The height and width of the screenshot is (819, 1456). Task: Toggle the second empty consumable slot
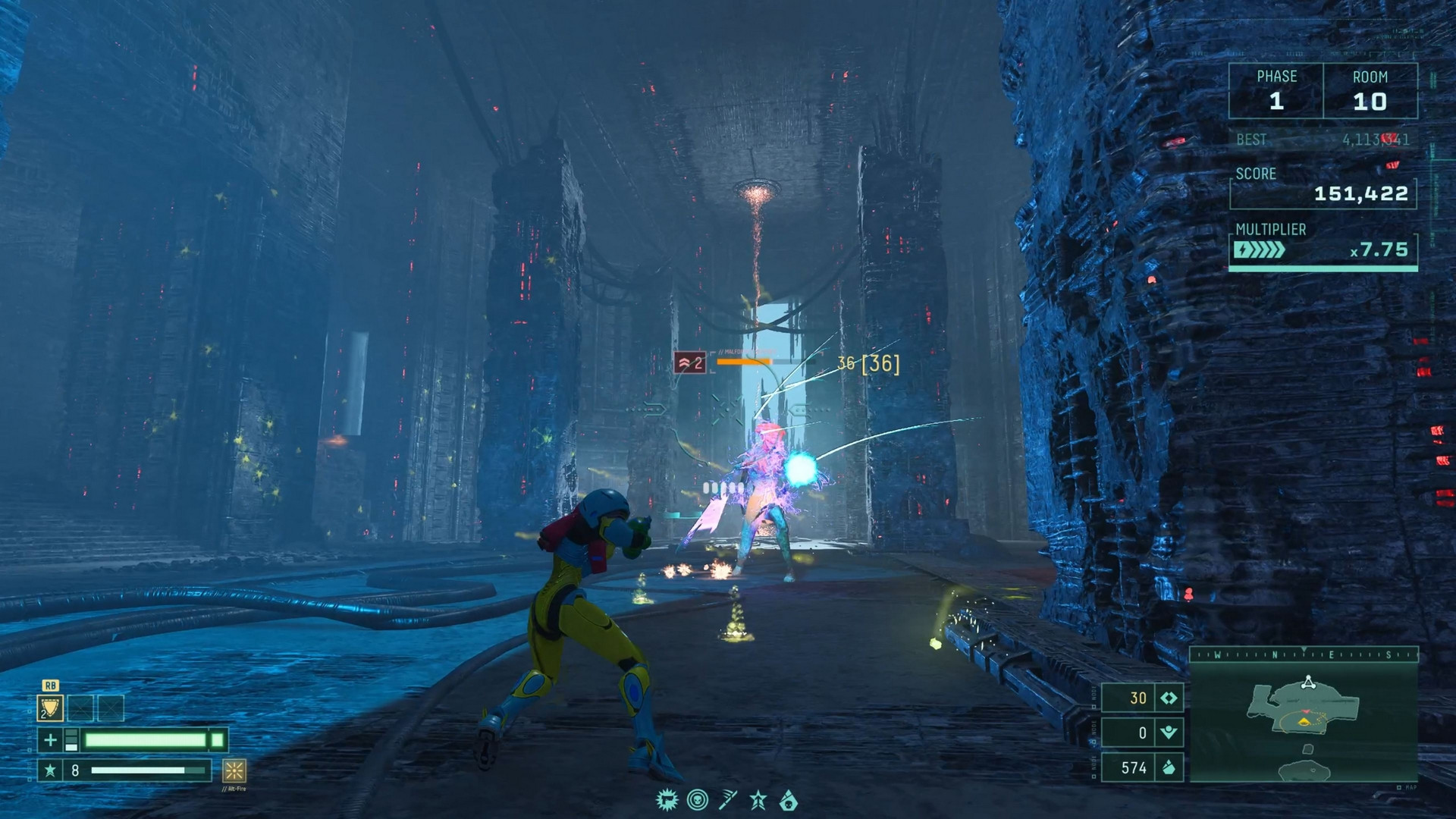point(111,708)
